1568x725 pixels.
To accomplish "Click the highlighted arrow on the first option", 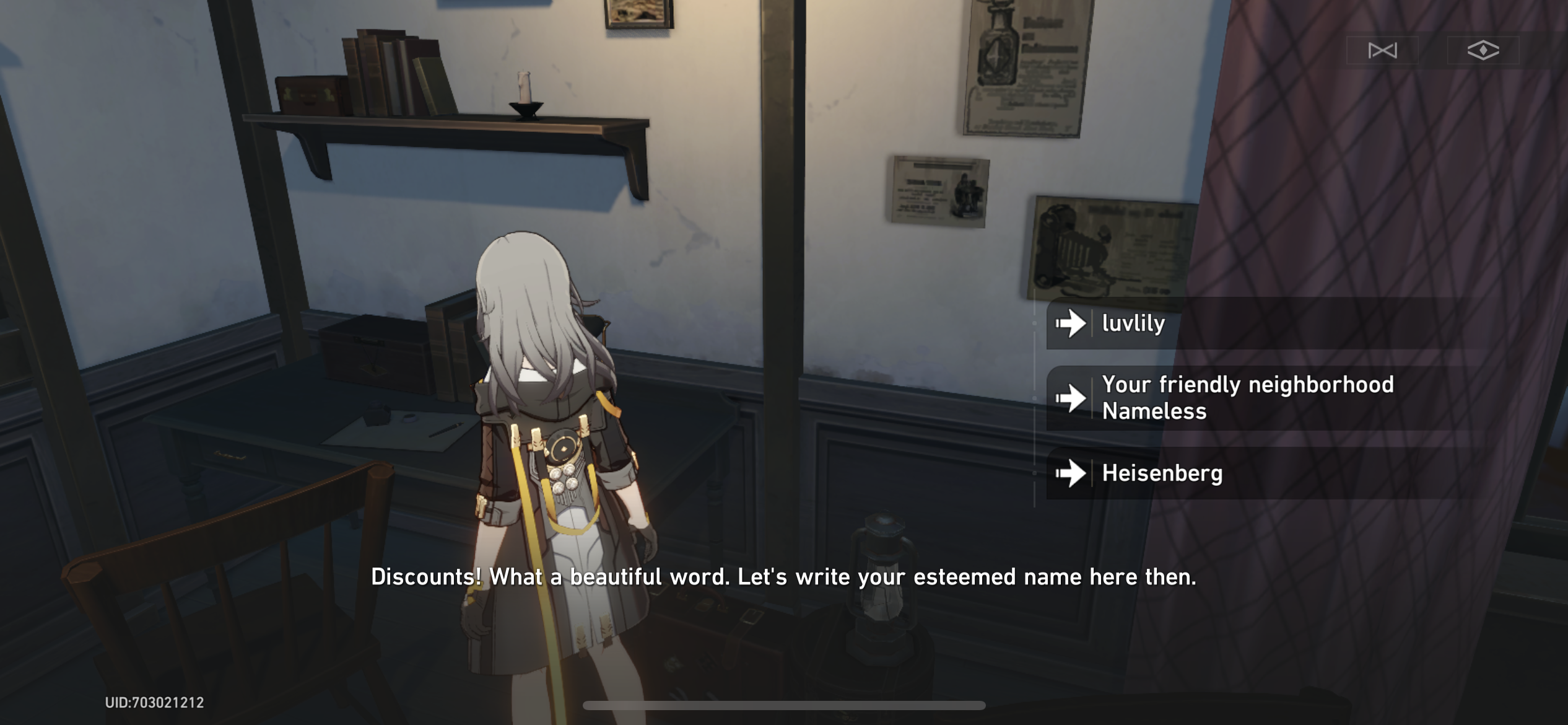I will pos(1071,322).
